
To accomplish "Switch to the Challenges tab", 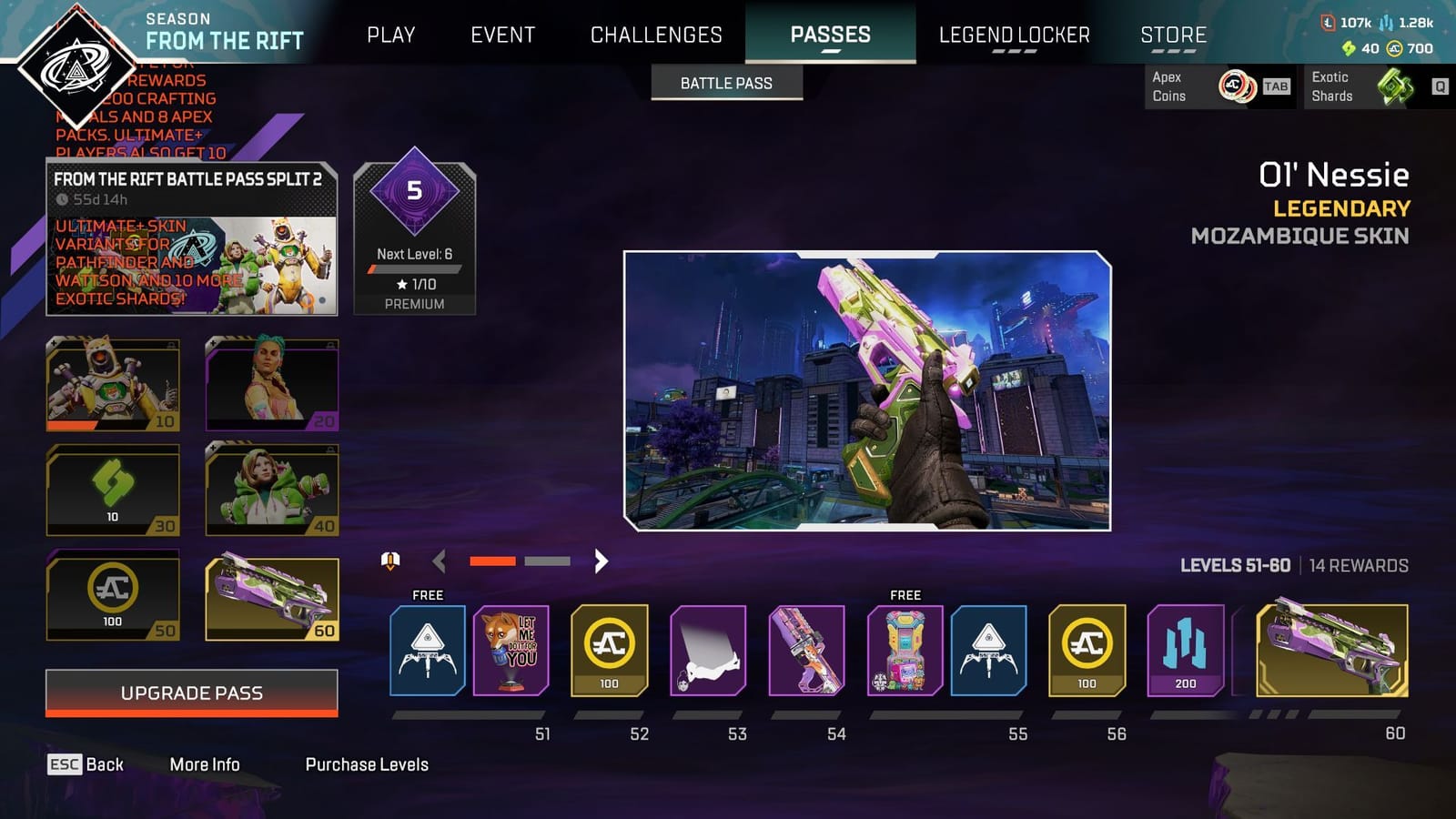I will tap(656, 35).
